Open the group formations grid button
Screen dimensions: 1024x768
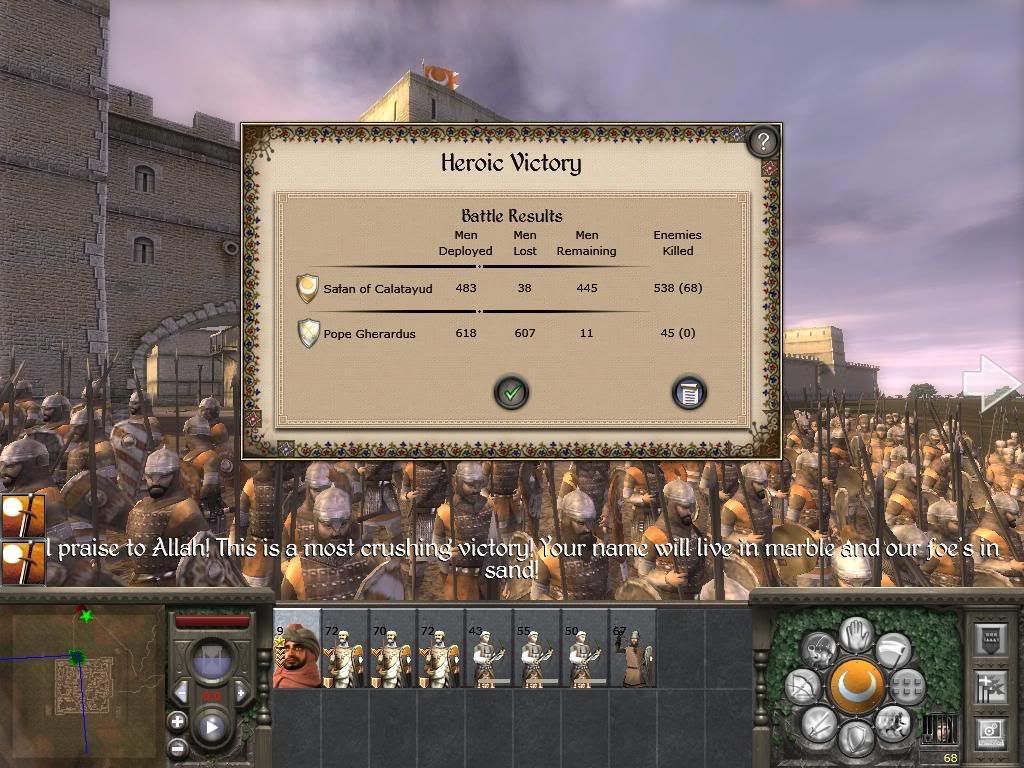[x=907, y=687]
